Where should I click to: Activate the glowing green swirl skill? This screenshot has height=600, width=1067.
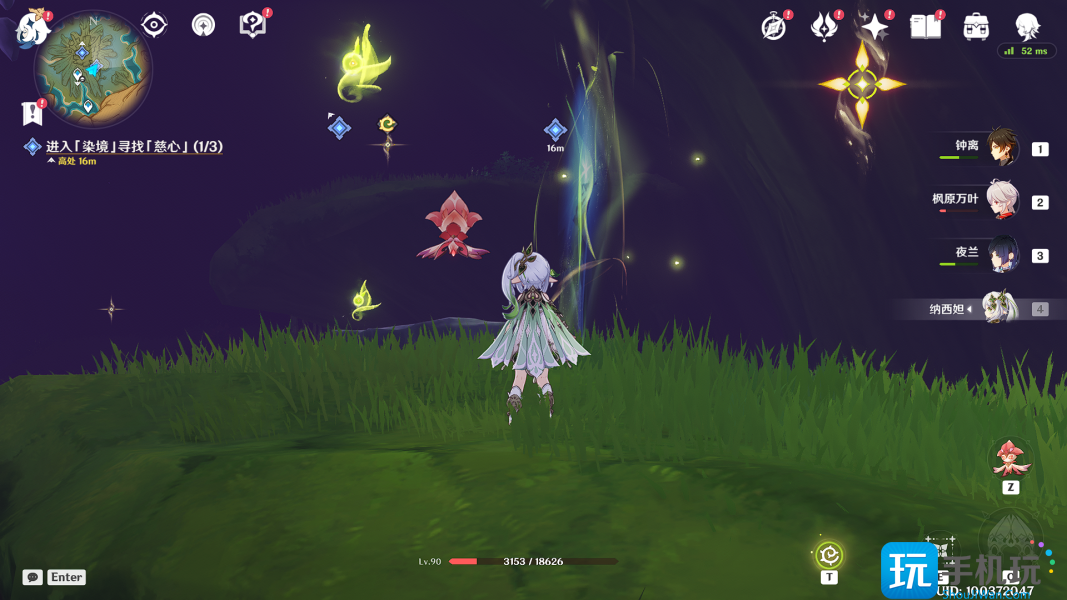[x=829, y=555]
